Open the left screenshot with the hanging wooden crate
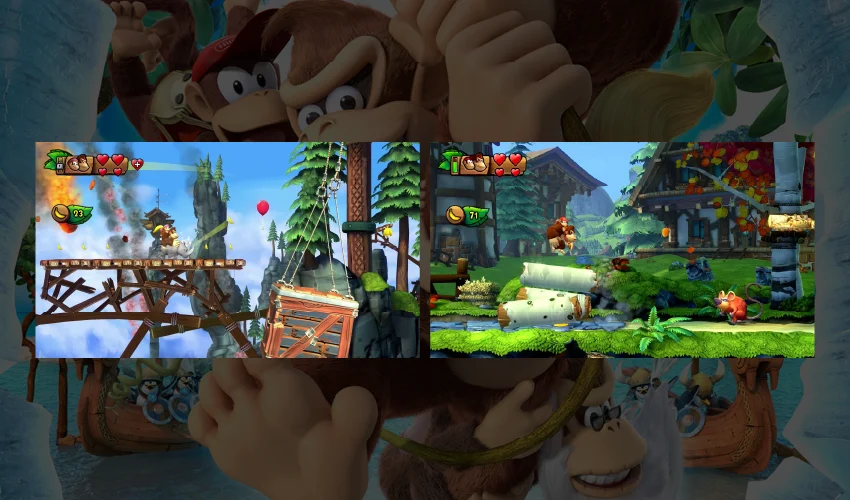850x500 pixels. [x=228, y=250]
